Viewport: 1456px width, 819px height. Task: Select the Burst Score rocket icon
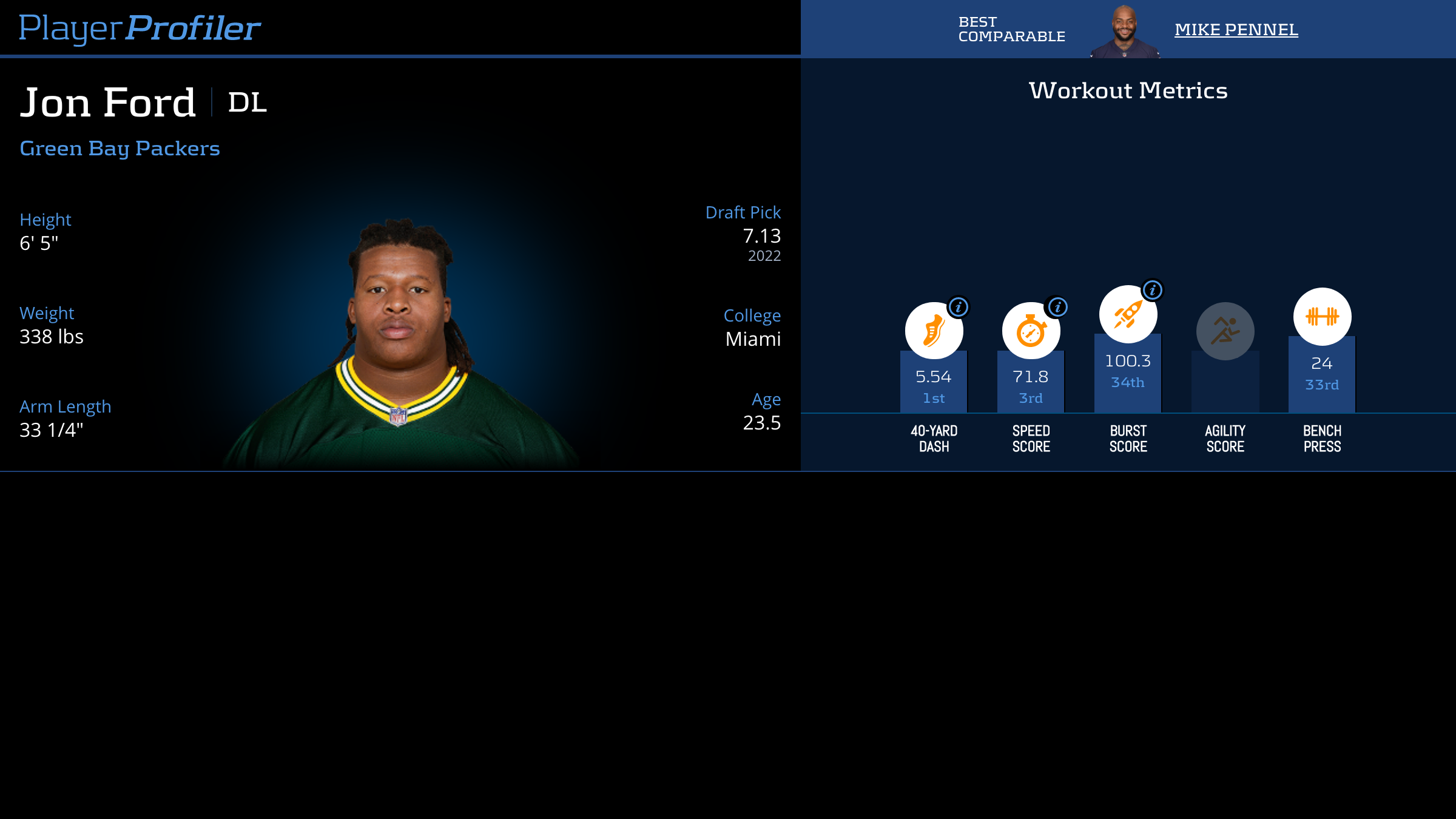1127,314
